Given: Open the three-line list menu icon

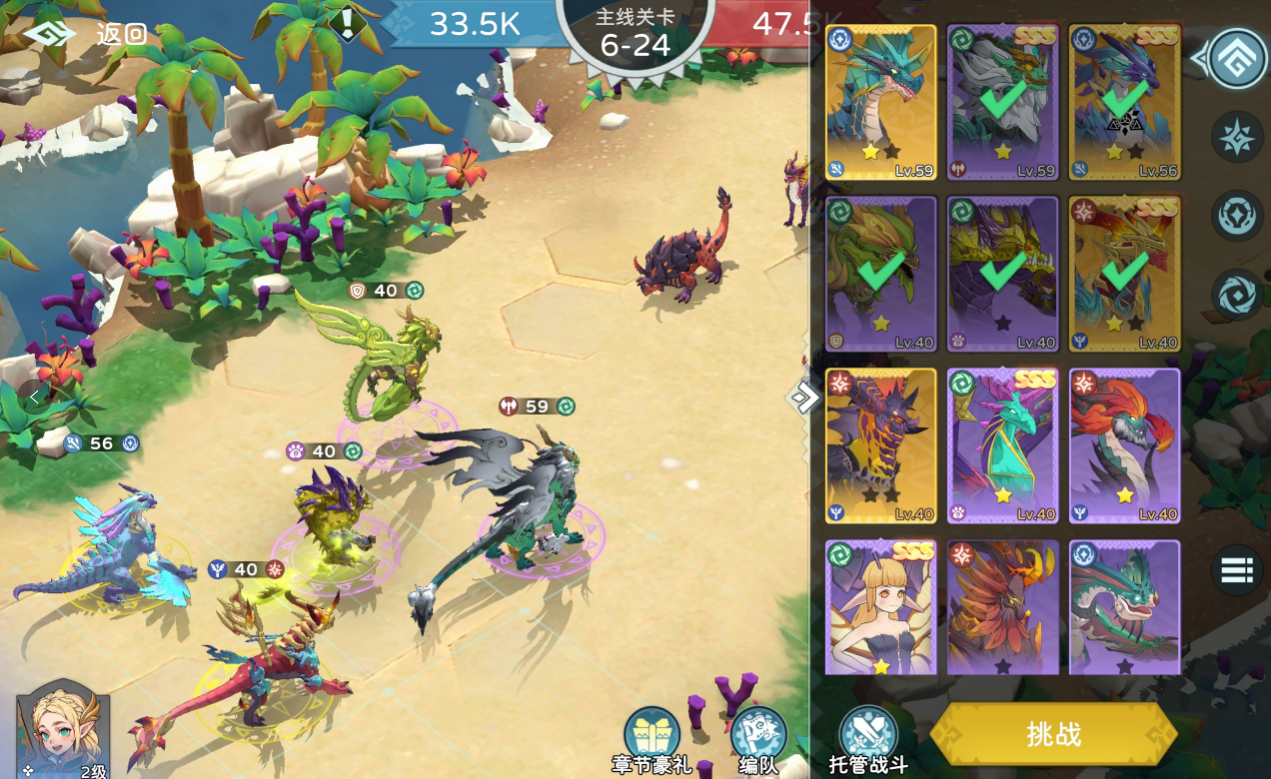Looking at the screenshot, I should [x=1237, y=571].
